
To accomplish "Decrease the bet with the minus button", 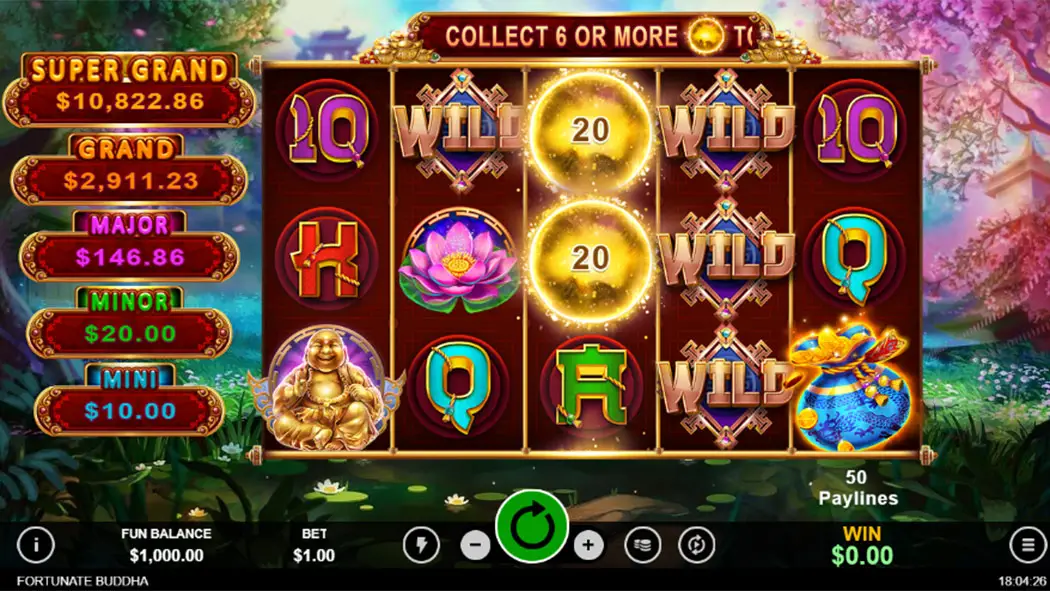I will 475,545.
